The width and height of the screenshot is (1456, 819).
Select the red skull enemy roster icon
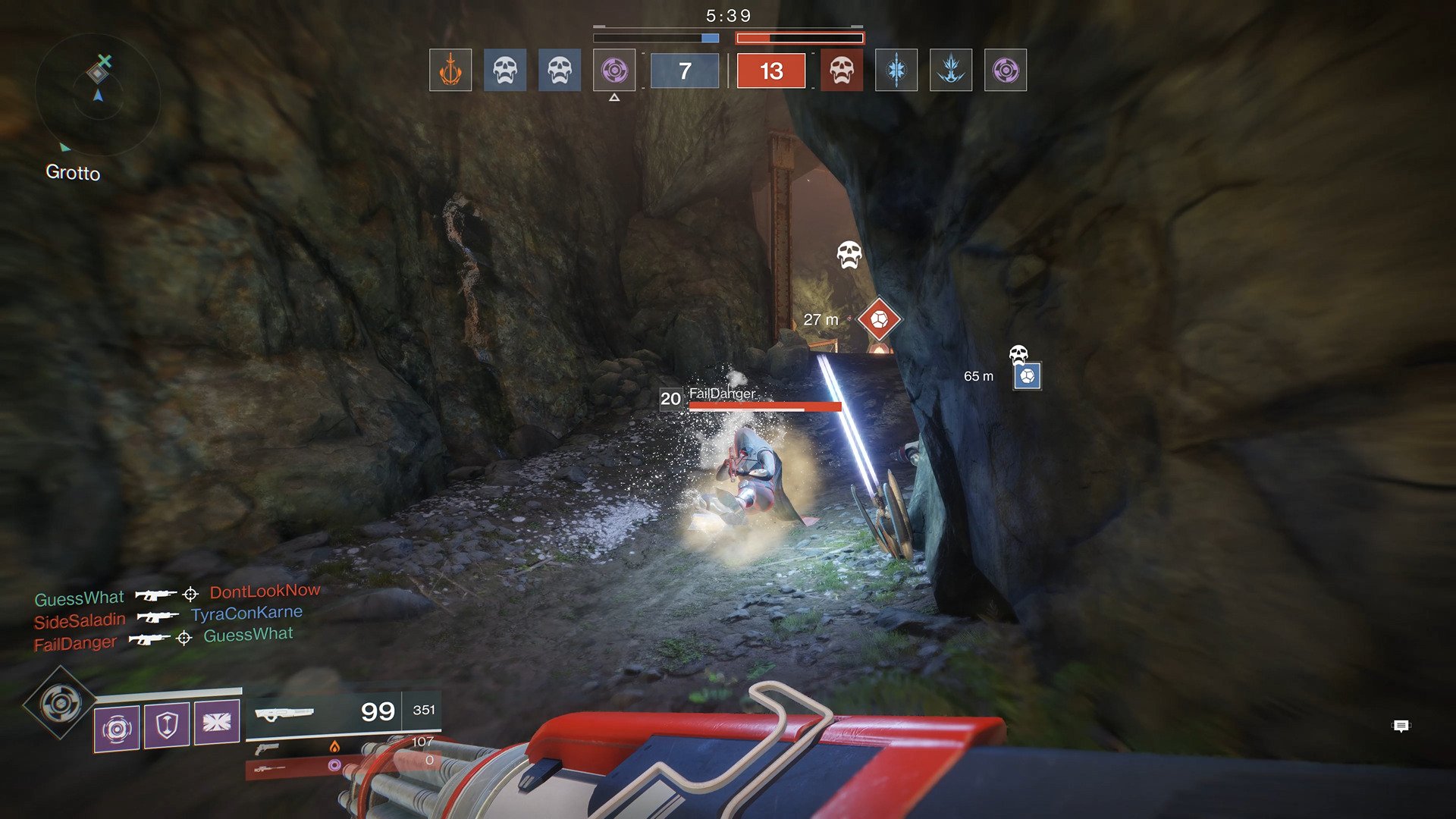click(842, 71)
